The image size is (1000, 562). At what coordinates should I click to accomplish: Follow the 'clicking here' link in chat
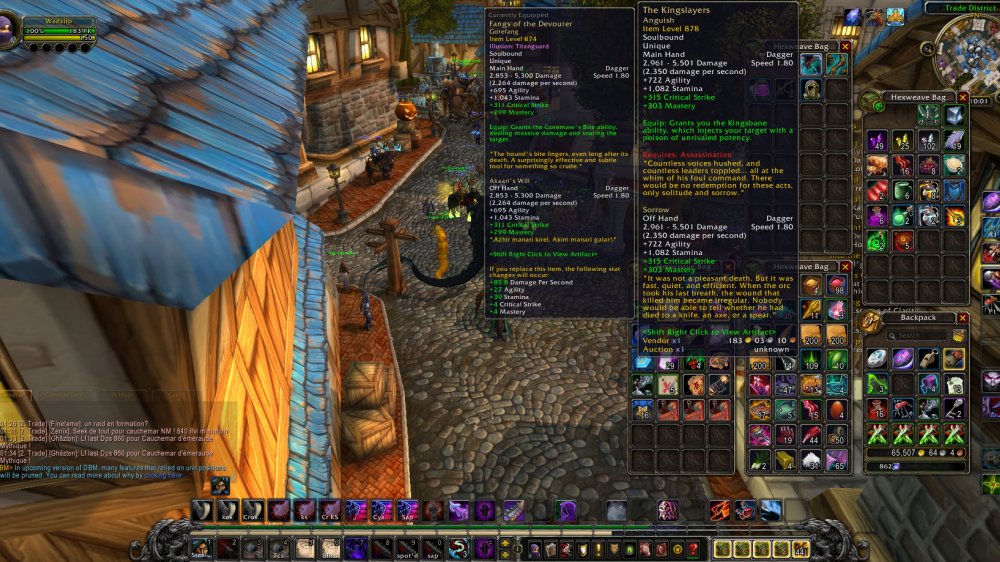click(162, 475)
